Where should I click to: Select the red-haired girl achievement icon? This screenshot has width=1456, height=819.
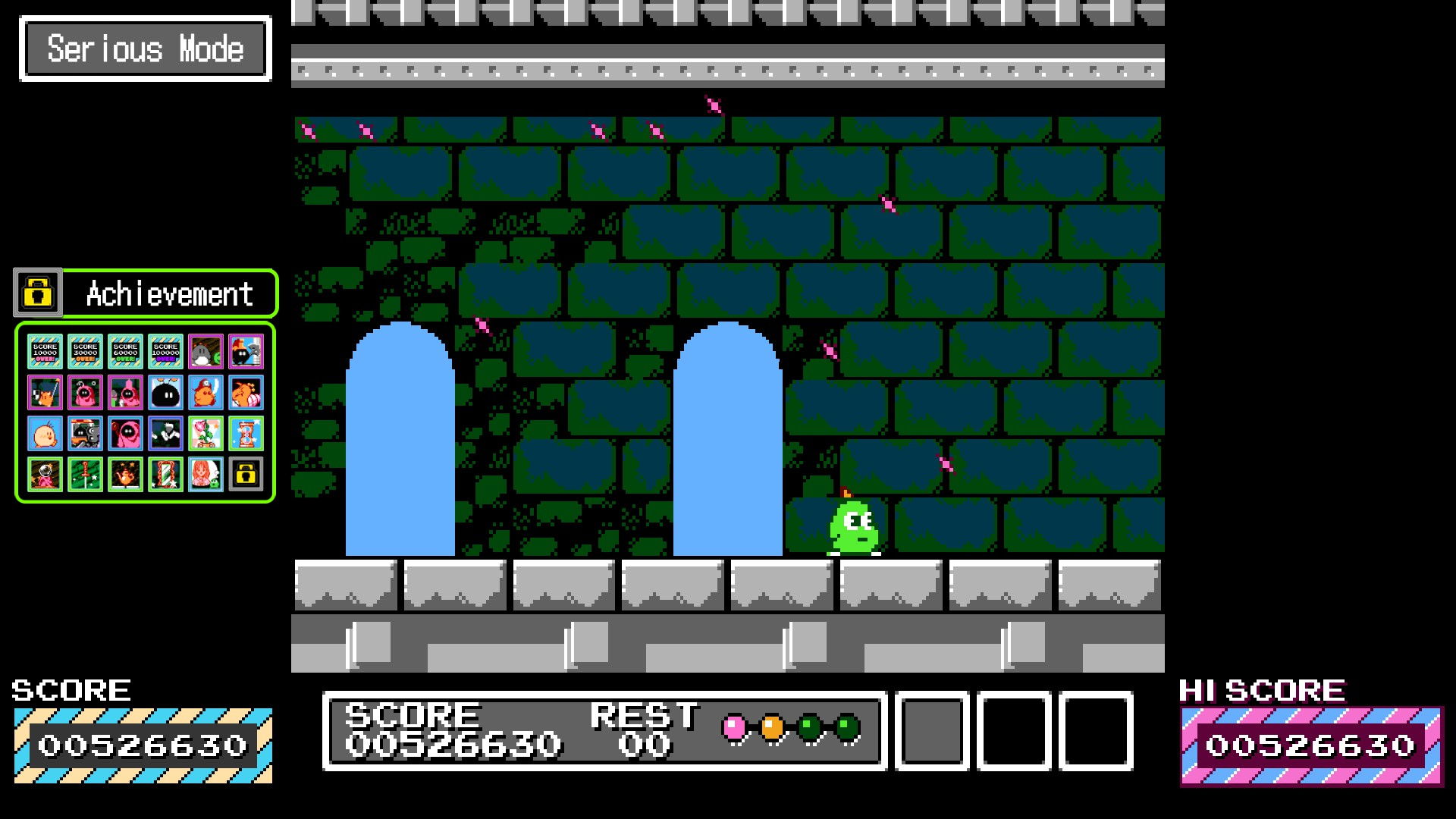[x=206, y=475]
